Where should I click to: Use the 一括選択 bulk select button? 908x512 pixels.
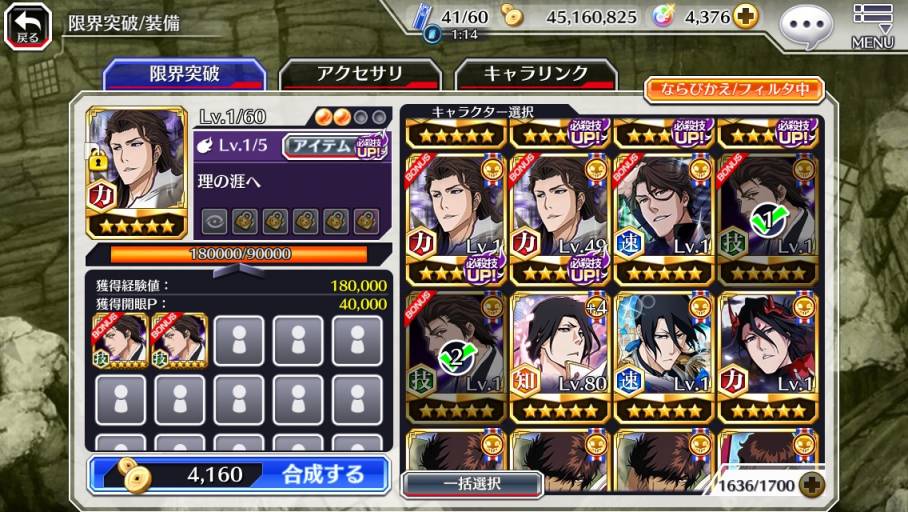[471, 484]
